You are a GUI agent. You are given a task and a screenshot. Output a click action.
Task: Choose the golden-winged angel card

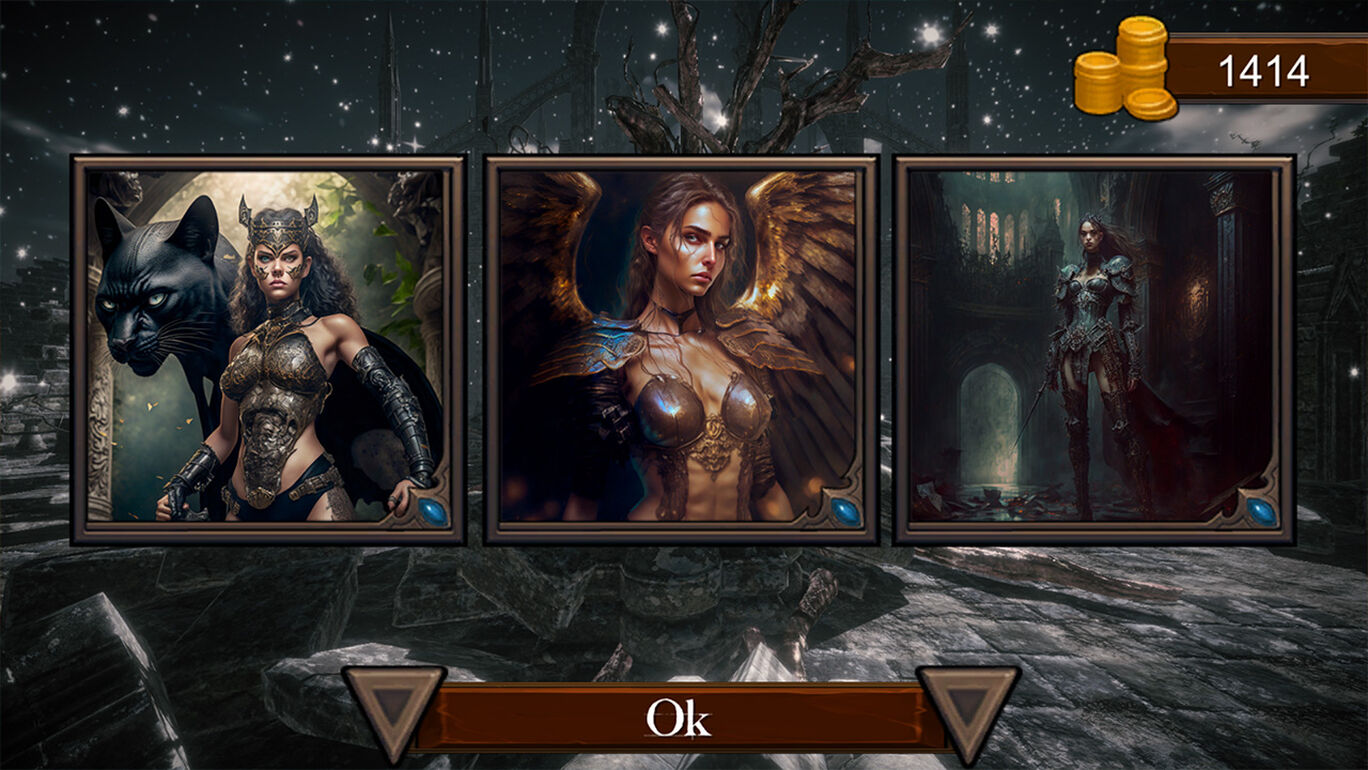(680, 349)
